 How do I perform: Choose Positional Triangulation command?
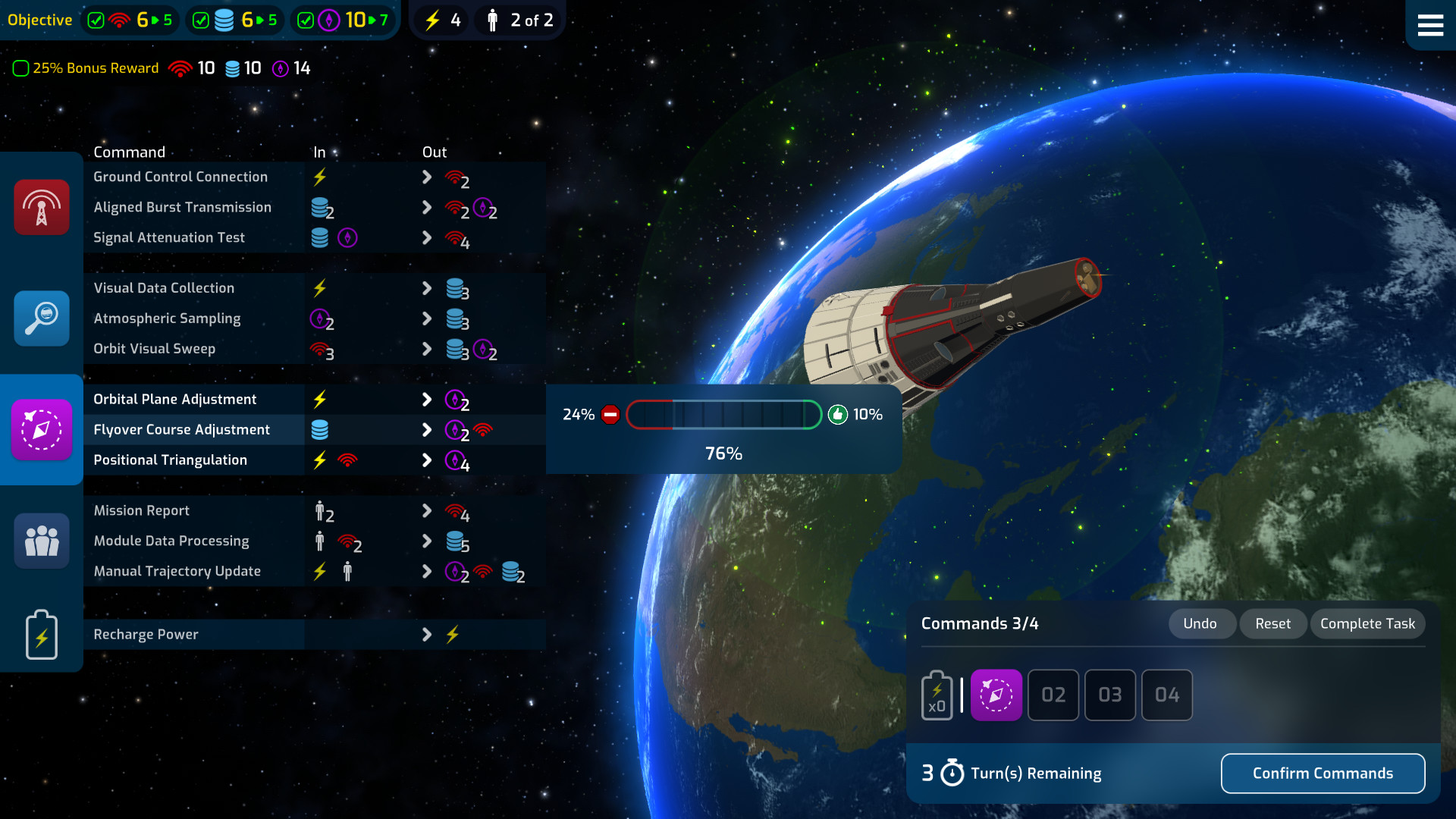coord(171,460)
